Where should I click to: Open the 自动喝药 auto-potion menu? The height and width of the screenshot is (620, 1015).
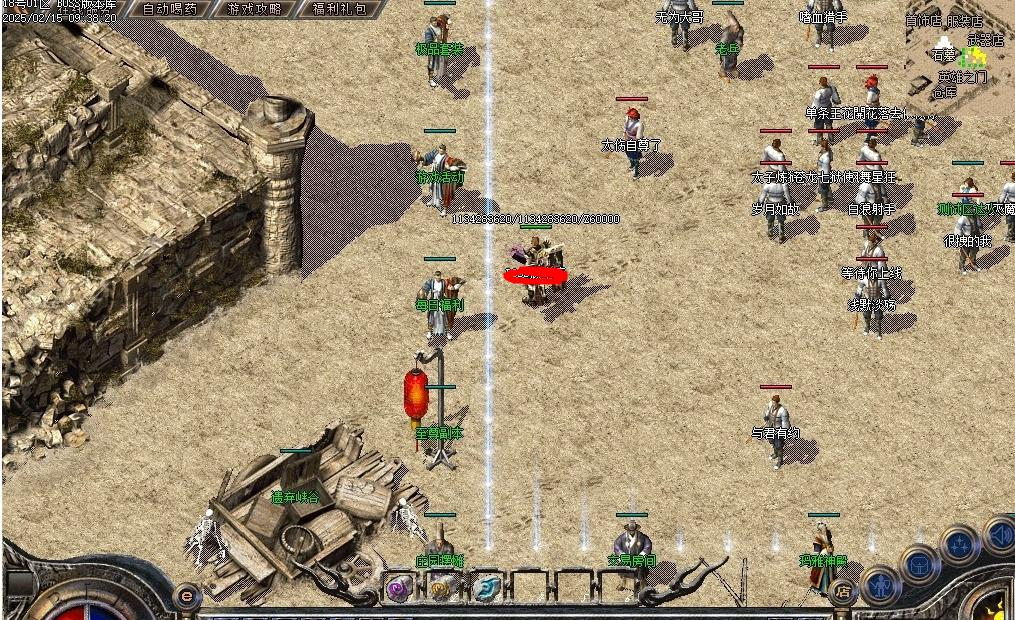[170, 9]
